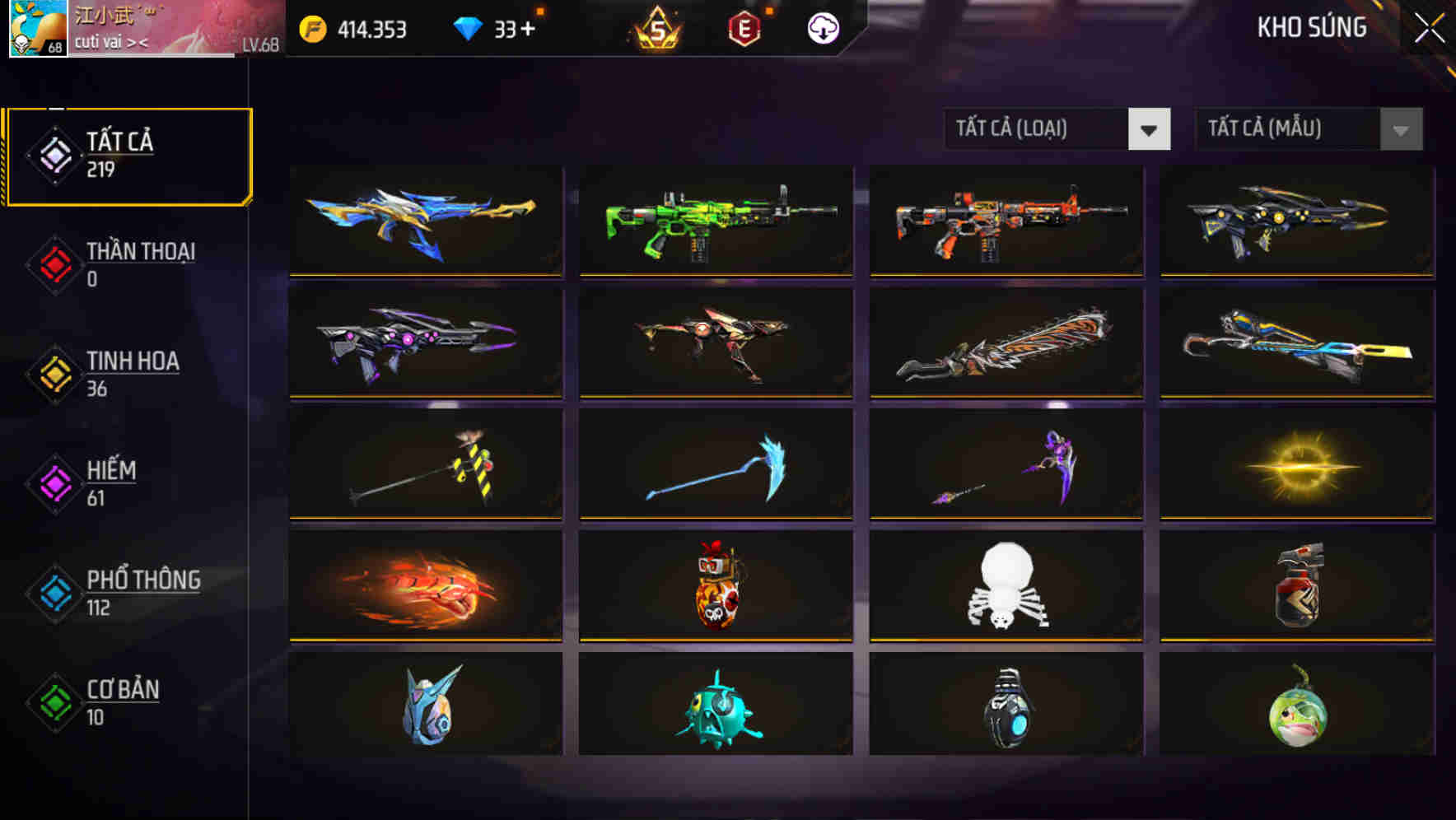Open the gold coin balance top-up
The image size is (1456, 820).
pyautogui.click(x=311, y=29)
